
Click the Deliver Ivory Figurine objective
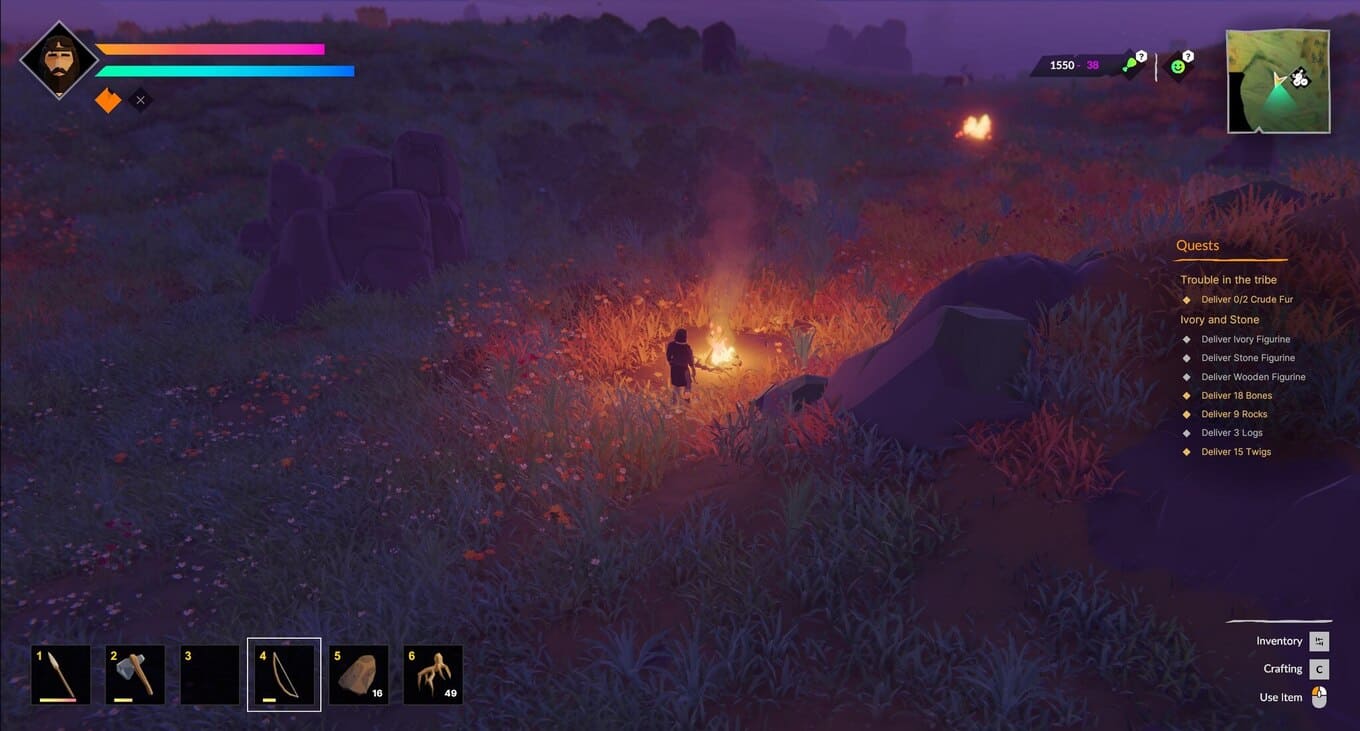pos(1245,339)
